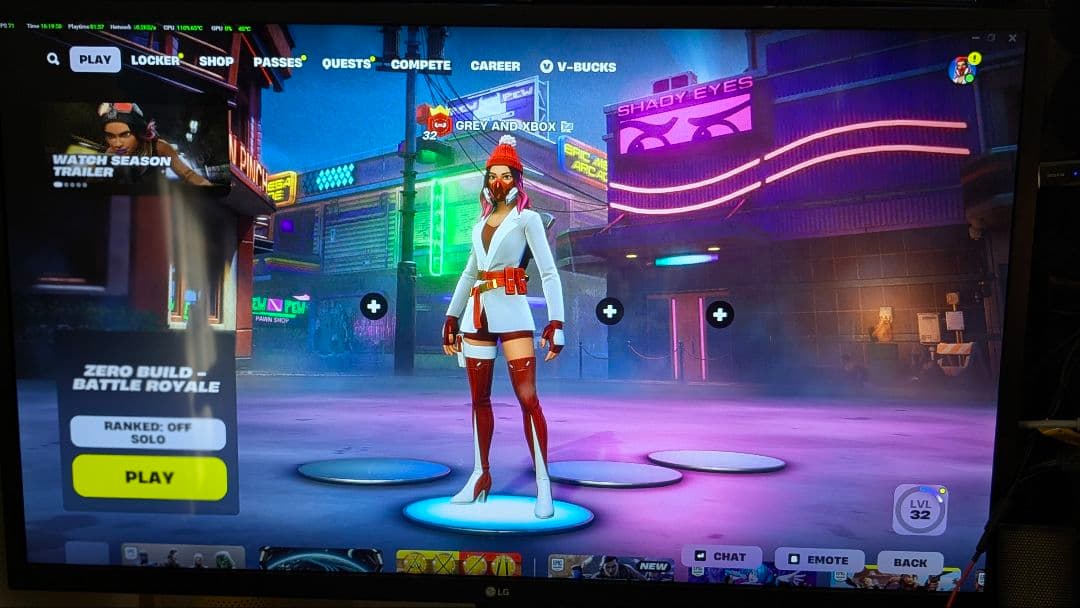Image resolution: width=1080 pixels, height=608 pixels.
Task: Open the Shop tab
Action: click(x=215, y=61)
